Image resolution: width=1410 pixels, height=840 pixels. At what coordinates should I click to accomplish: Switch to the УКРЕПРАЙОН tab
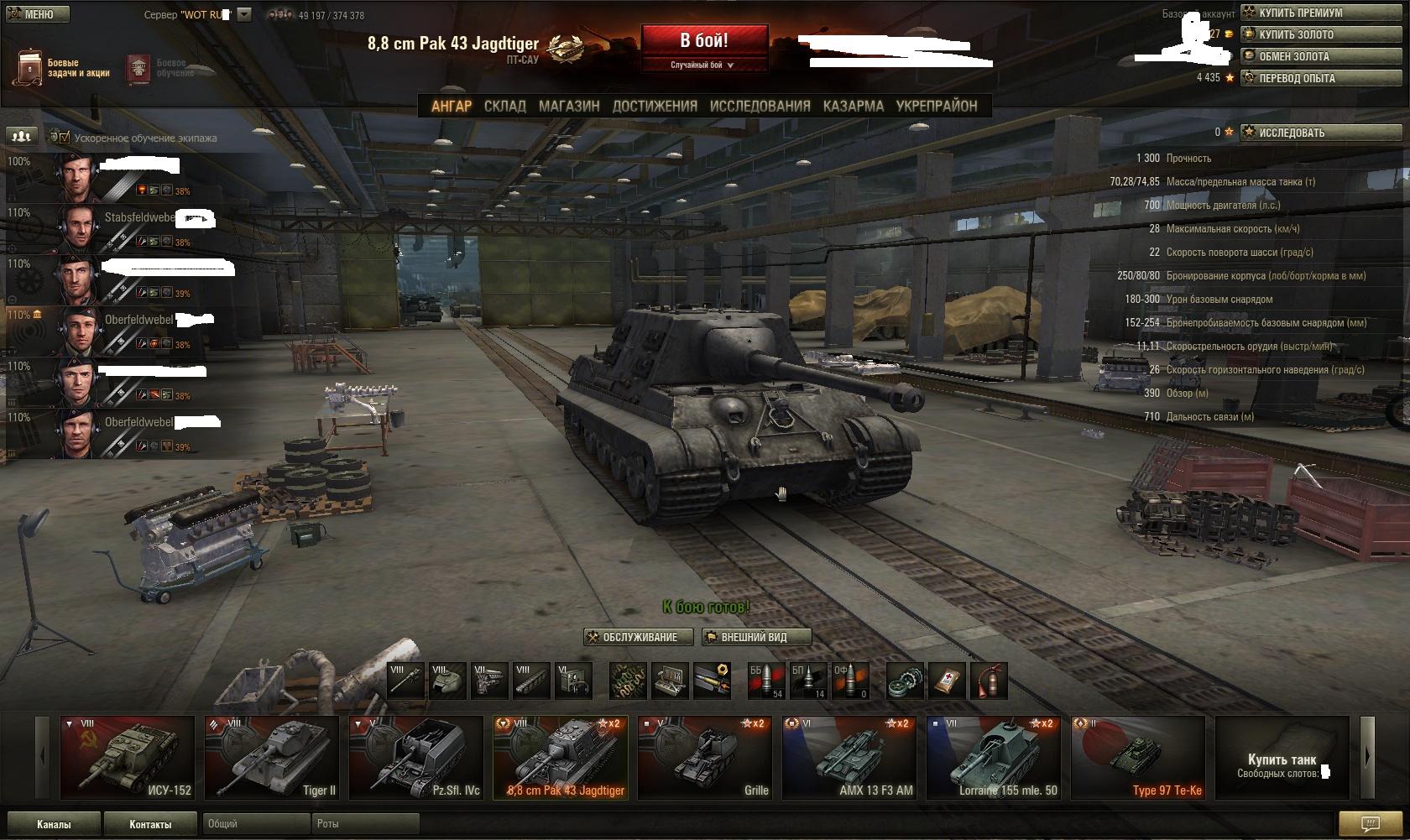(x=937, y=106)
